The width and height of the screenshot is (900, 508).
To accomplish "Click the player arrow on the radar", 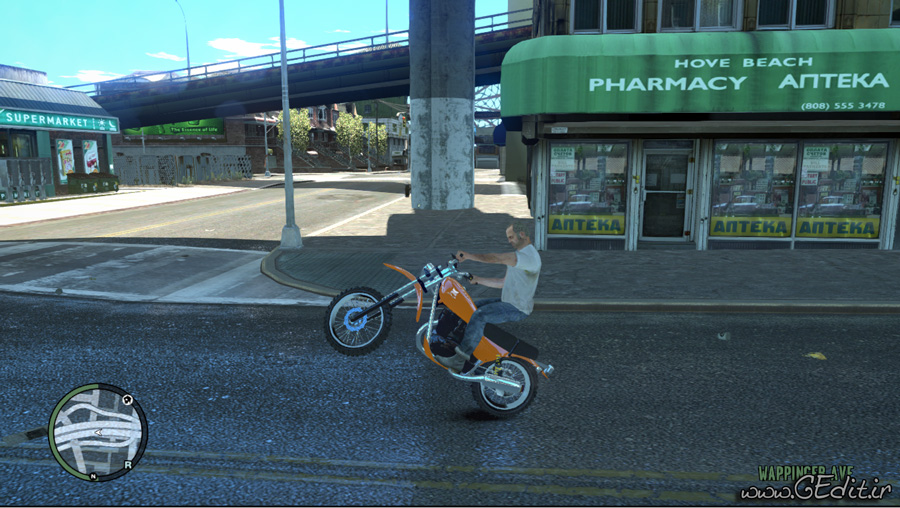I will coord(97,433).
